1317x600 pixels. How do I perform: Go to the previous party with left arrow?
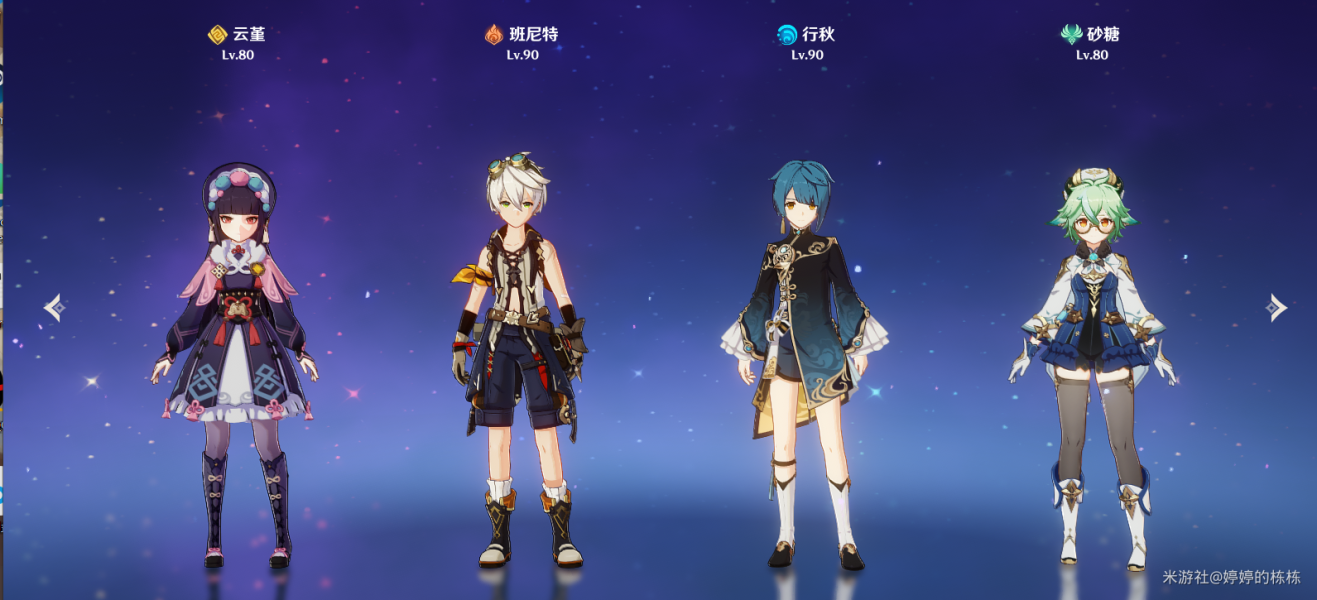click(55, 308)
